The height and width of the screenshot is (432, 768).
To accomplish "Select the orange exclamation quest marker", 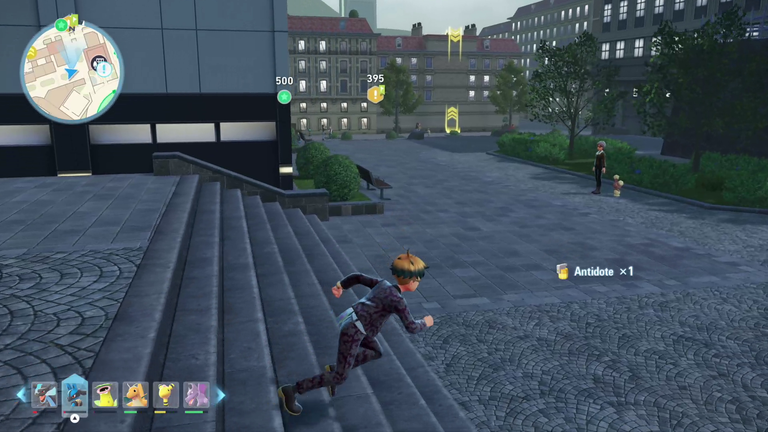I will click(375, 94).
